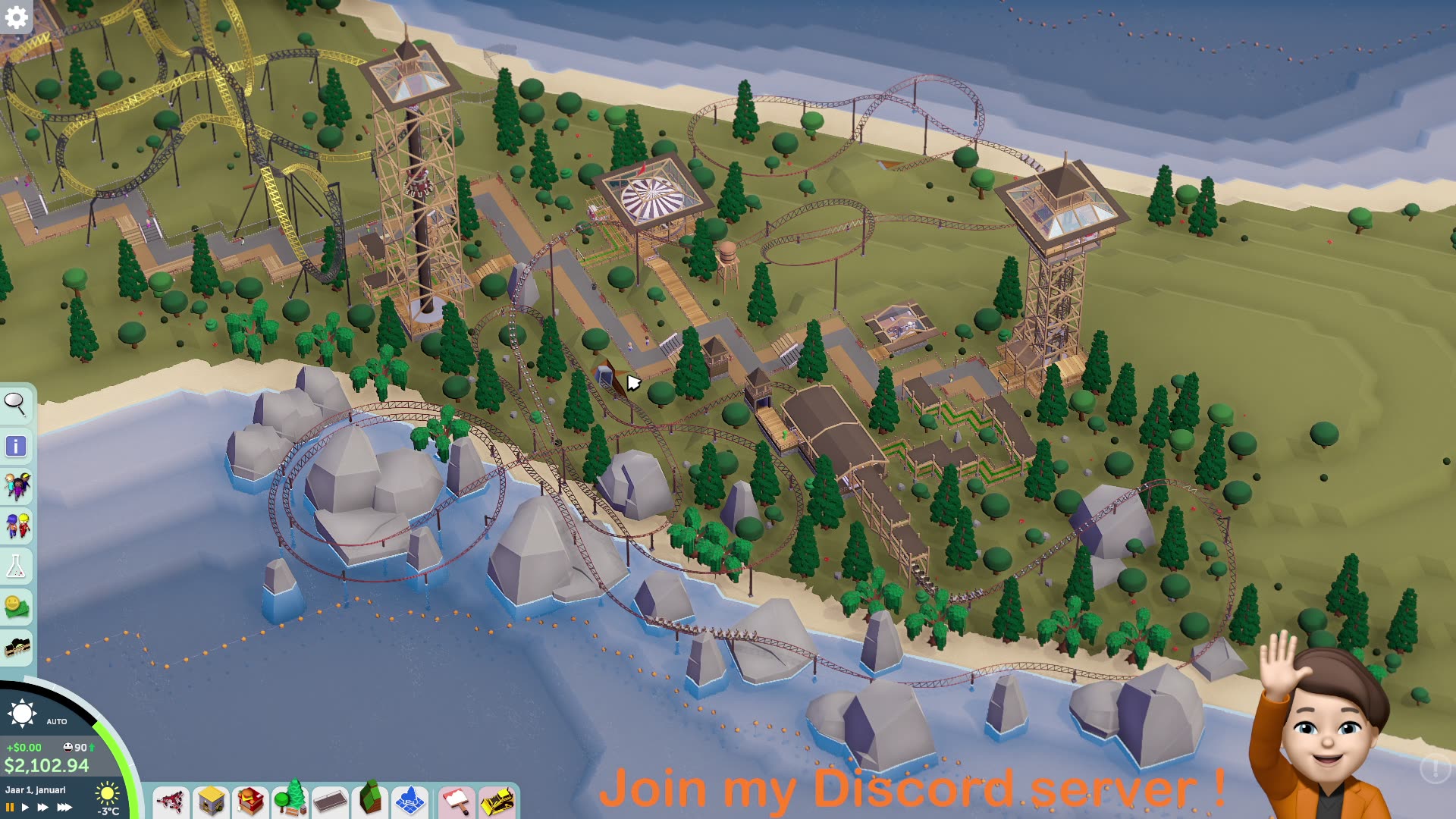Open the magnifying glass view options
The image size is (1456, 819).
tap(16, 403)
